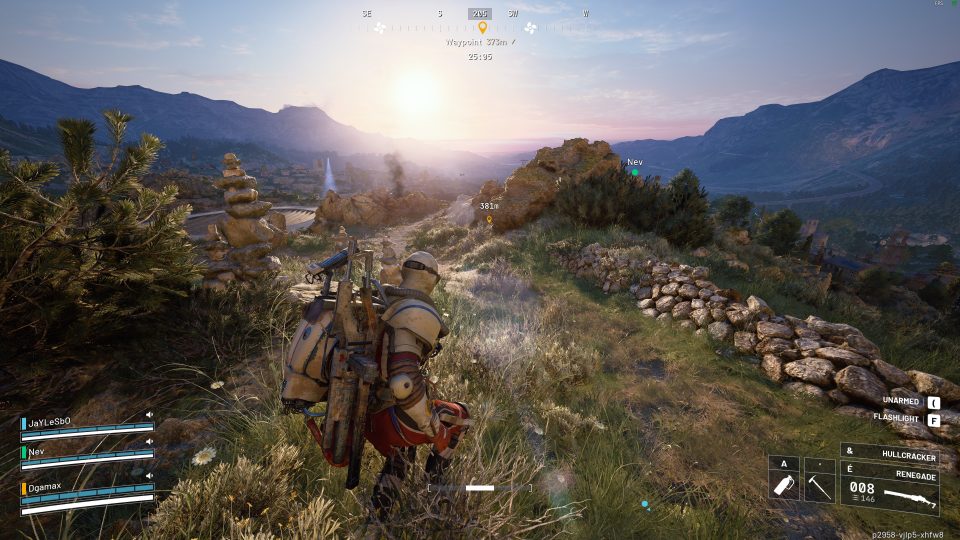Toggle Dgamax's voice speaker icon
The height and width of the screenshot is (540, 960).
[149, 476]
